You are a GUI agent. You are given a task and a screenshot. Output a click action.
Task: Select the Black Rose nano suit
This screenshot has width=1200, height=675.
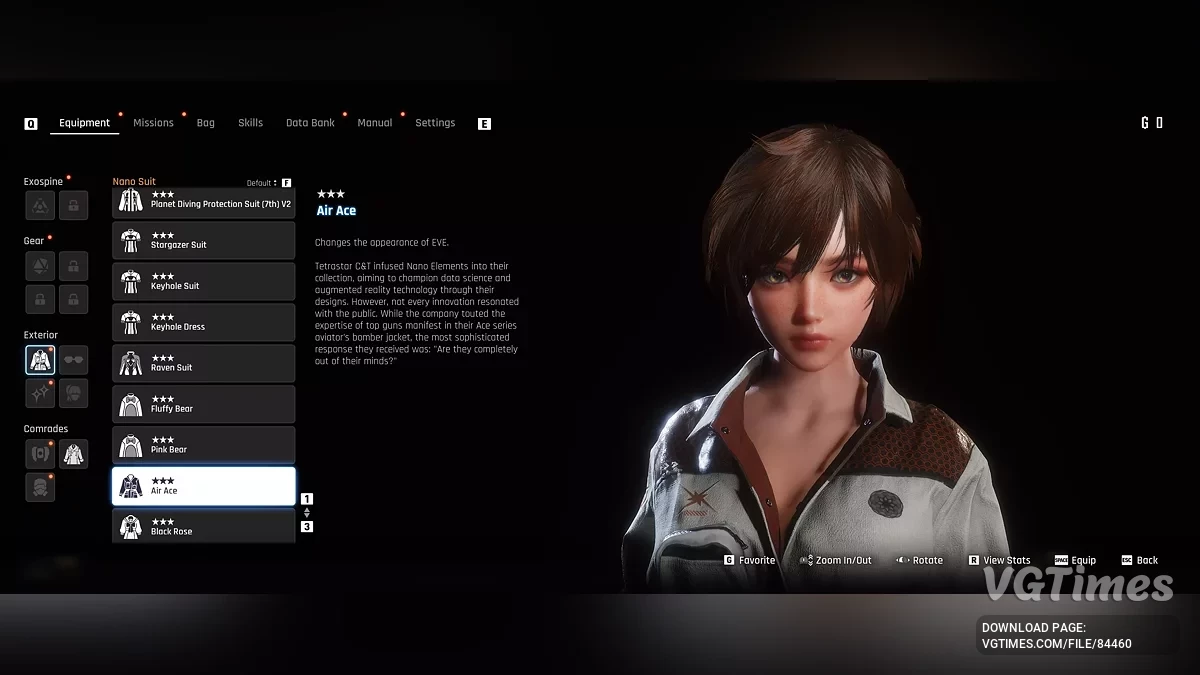pos(203,526)
